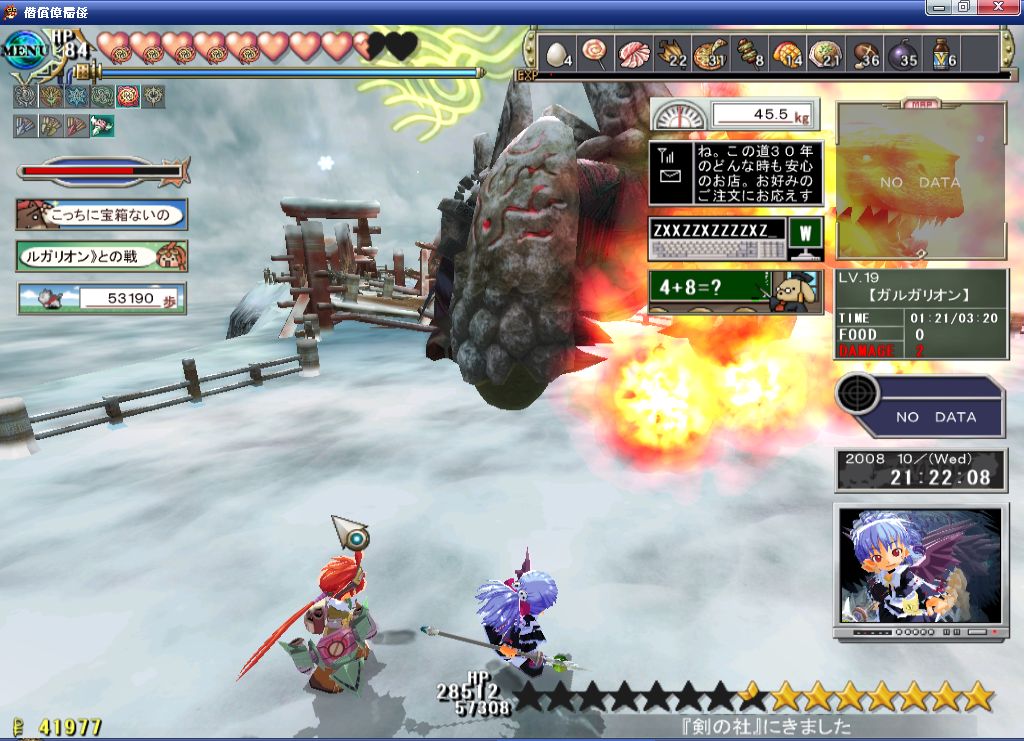
Task: Select the roast chicken slot
Action: tap(672, 53)
